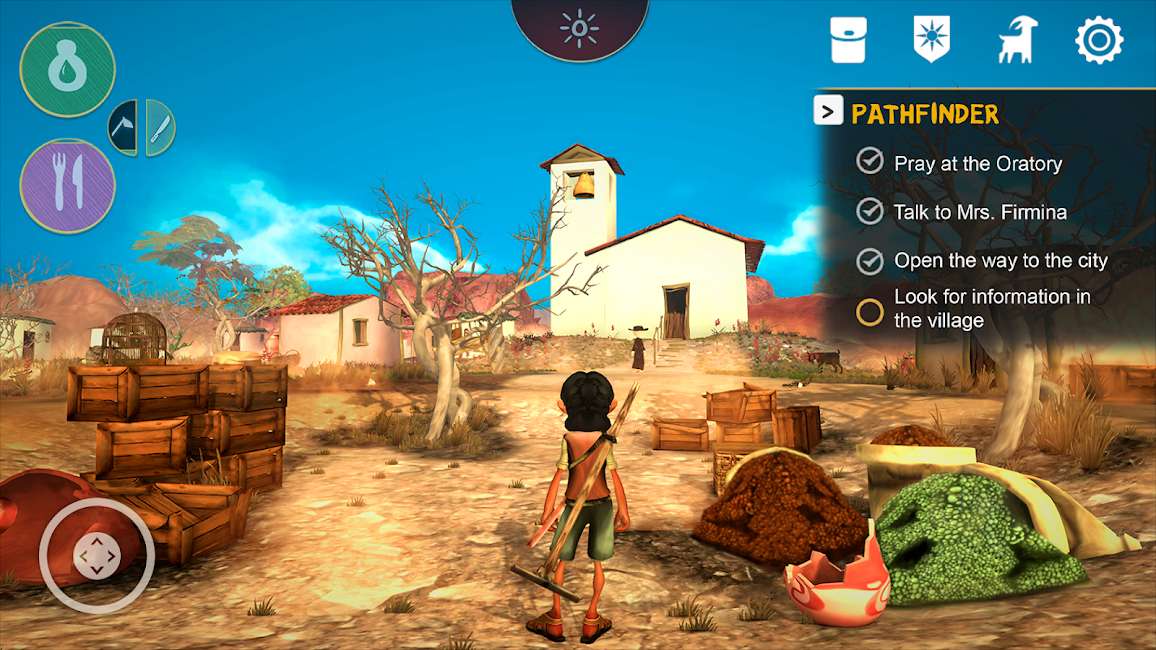Tap the sun time-of-day indicator
The width and height of the screenshot is (1156, 650).
[579, 28]
